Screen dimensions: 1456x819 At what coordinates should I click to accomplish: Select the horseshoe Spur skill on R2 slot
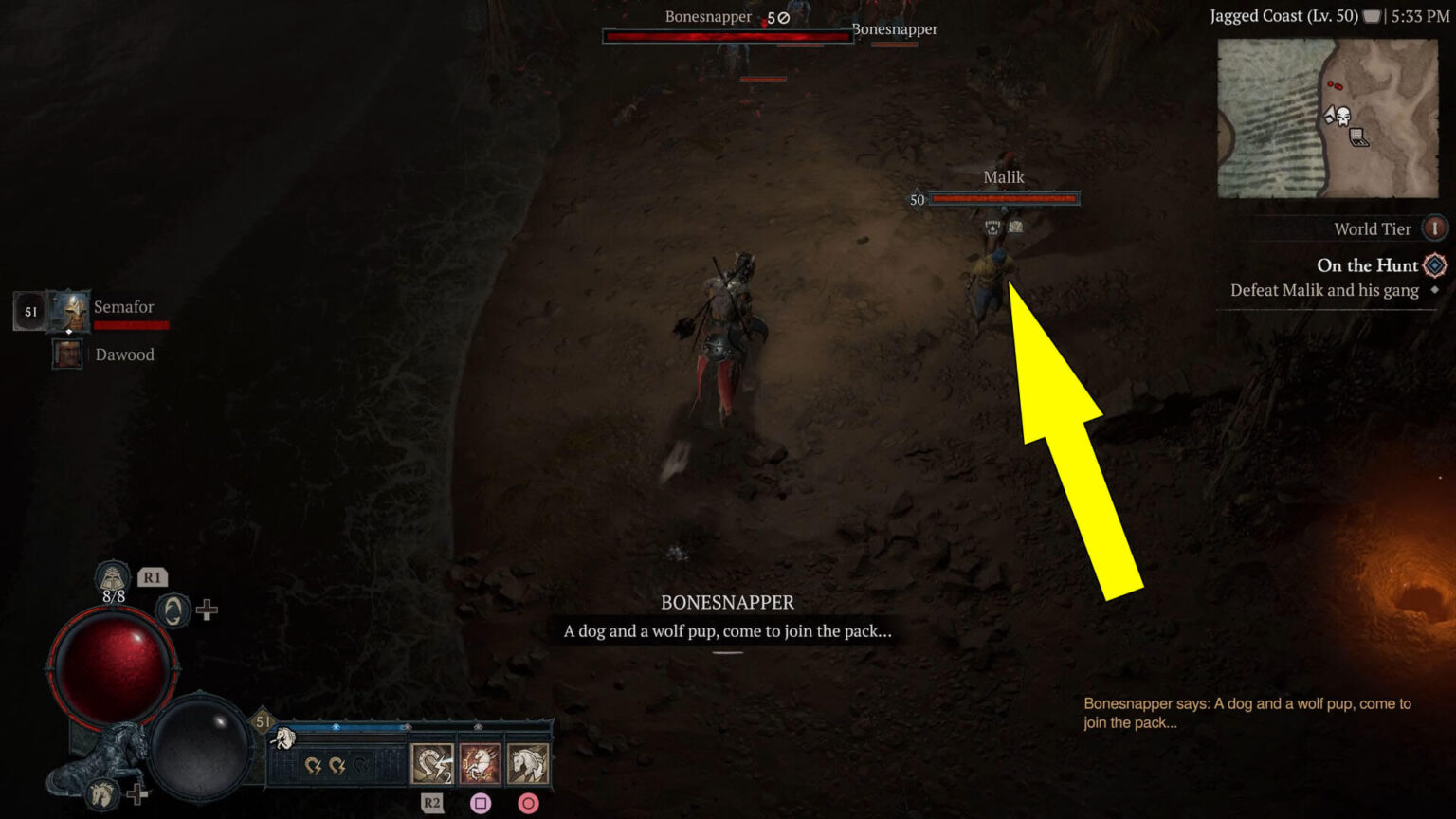[432, 763]
